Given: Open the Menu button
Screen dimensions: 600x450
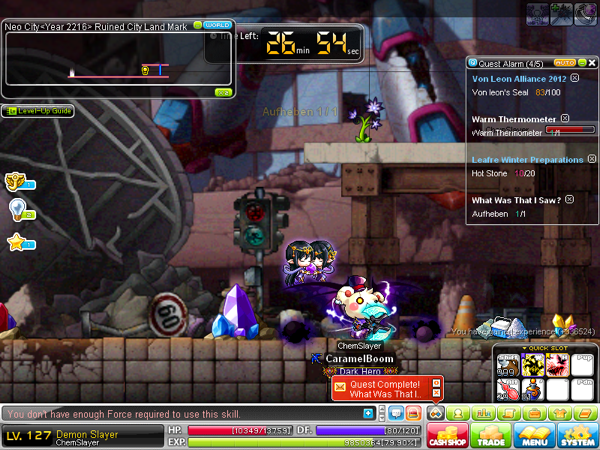Looking at the screenshot, I should [x=535, y=434].
